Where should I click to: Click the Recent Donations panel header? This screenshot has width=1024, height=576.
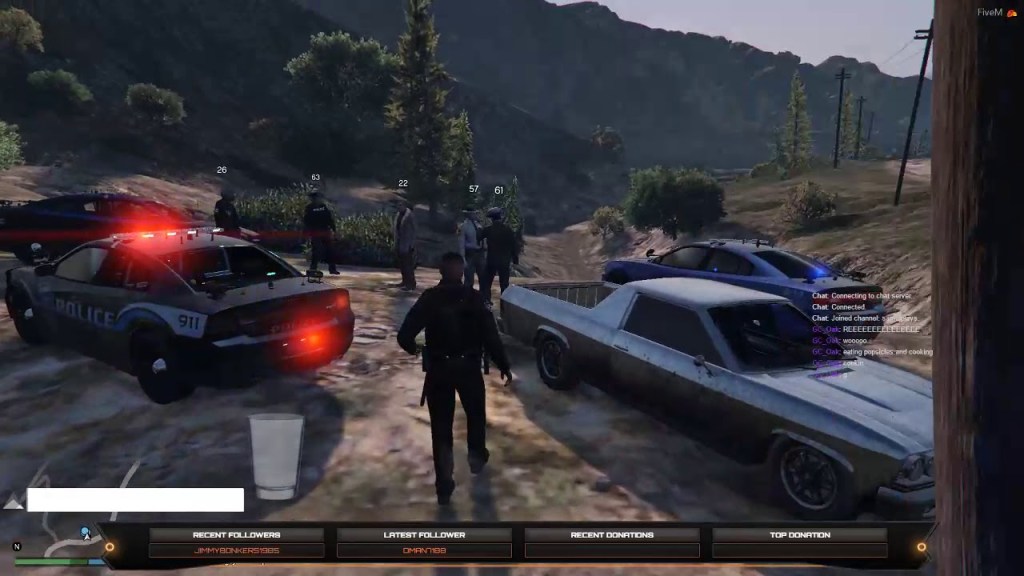pos(612,535)
